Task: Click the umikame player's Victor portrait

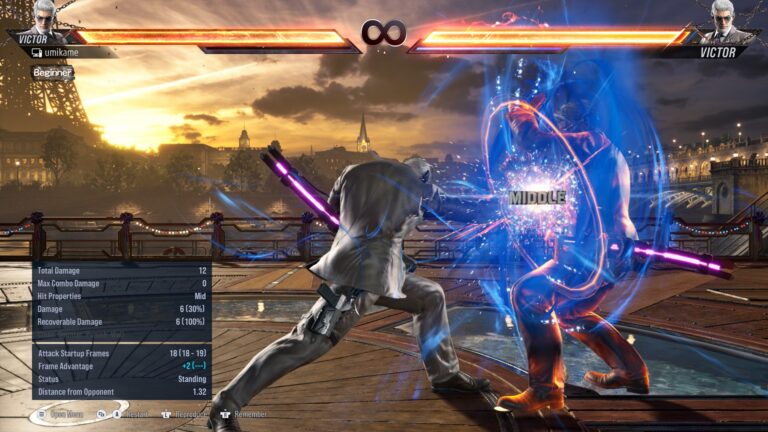Action: pyautogui.click(x=44, y=18)
